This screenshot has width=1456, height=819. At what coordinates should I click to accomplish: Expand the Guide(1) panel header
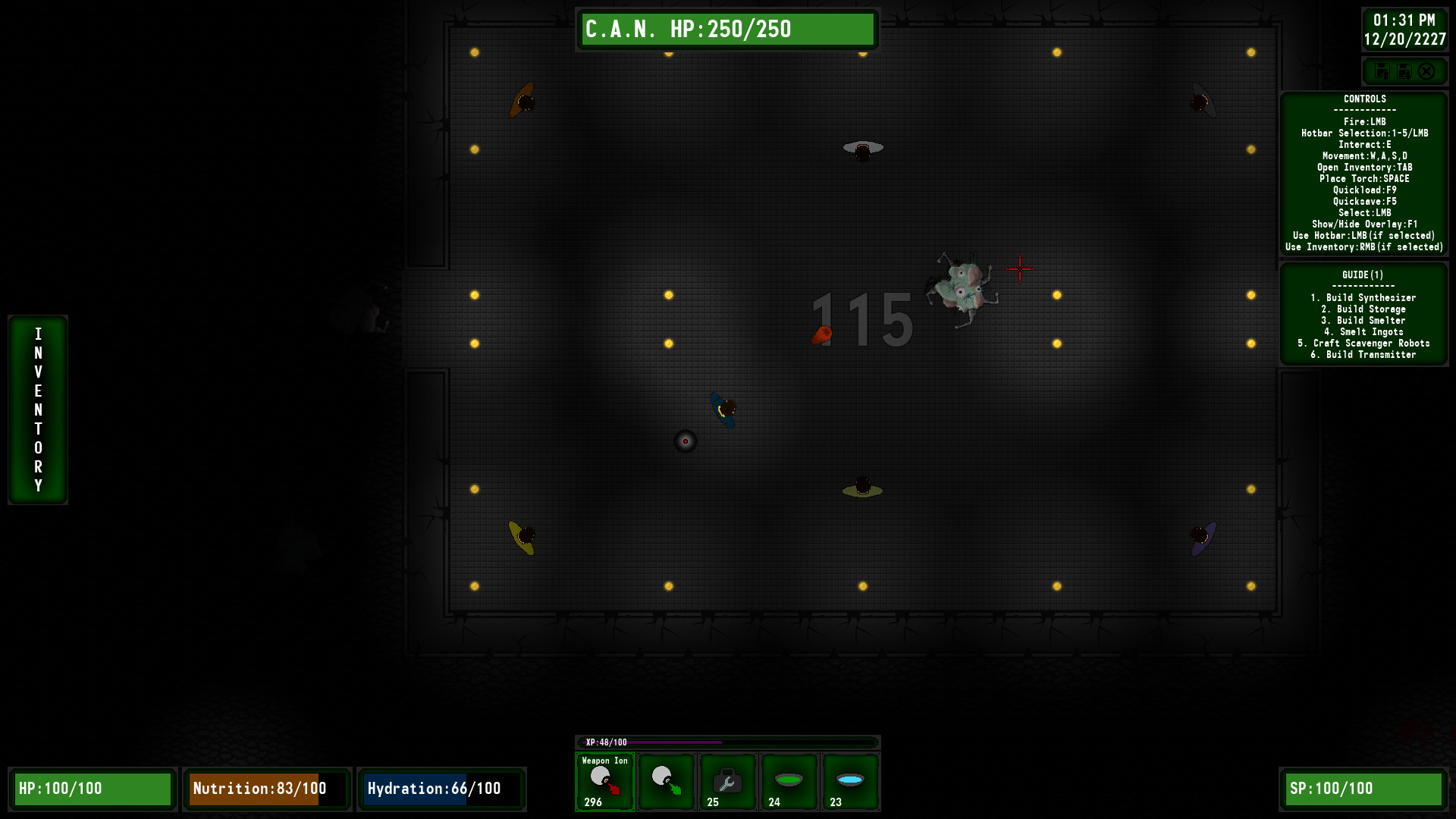[1363, 275]
